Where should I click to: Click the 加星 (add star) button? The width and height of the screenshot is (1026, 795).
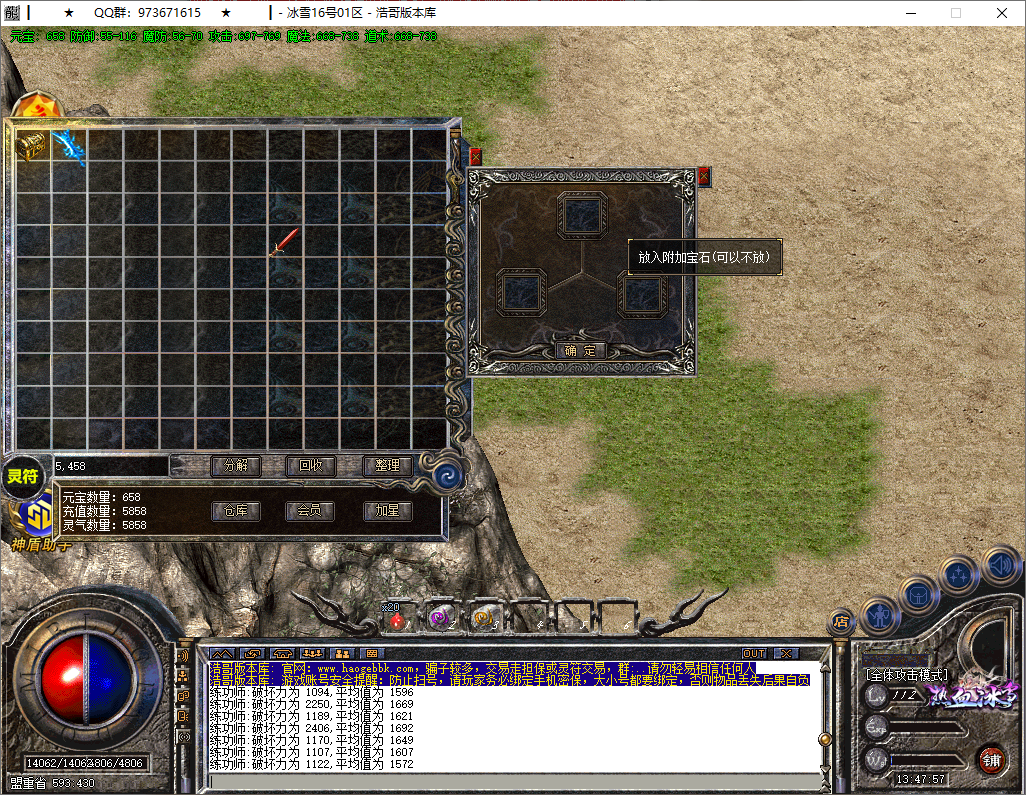click(x=387, y=511)
